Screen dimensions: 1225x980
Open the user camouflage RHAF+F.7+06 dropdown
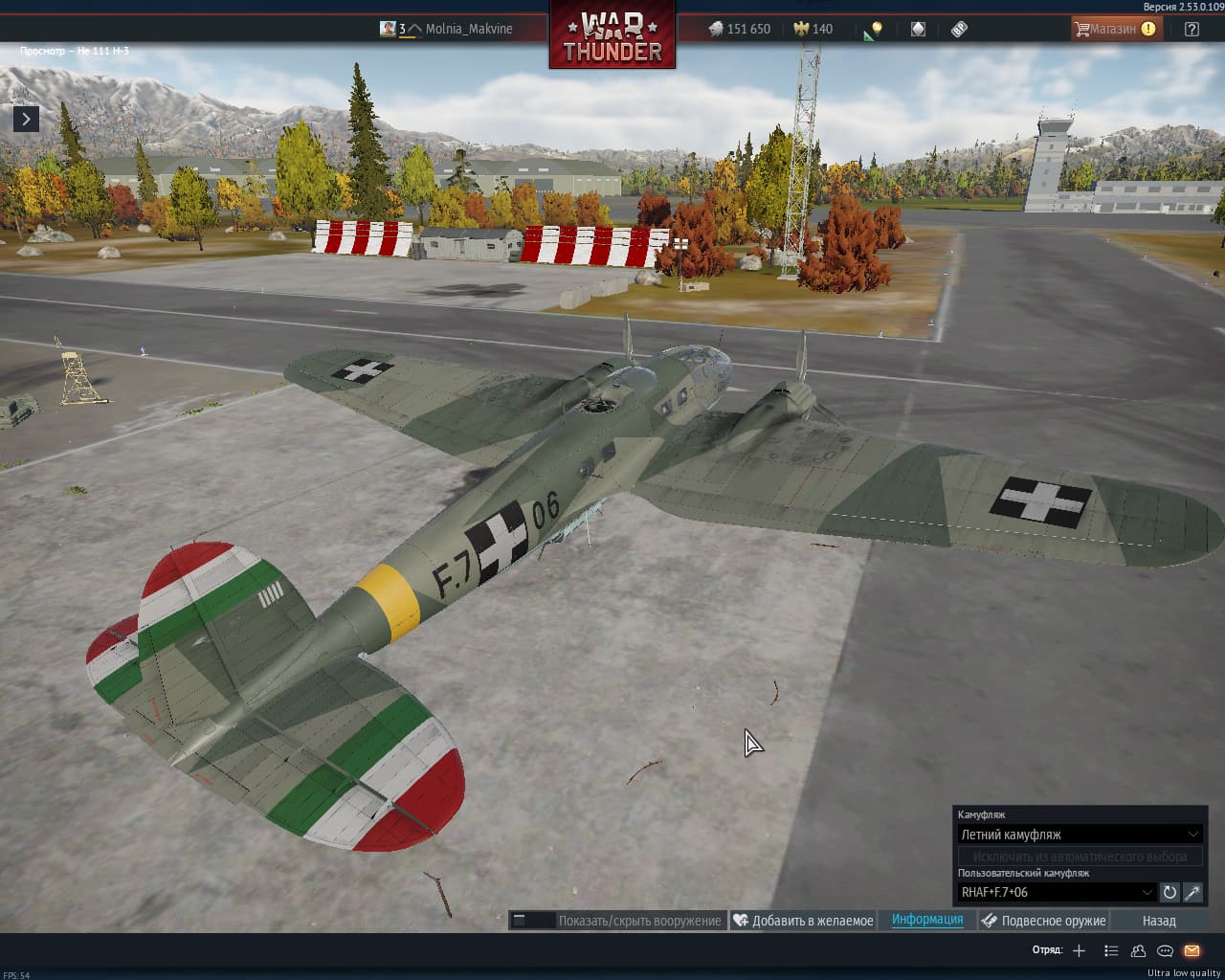click(x=1057, y=892)
